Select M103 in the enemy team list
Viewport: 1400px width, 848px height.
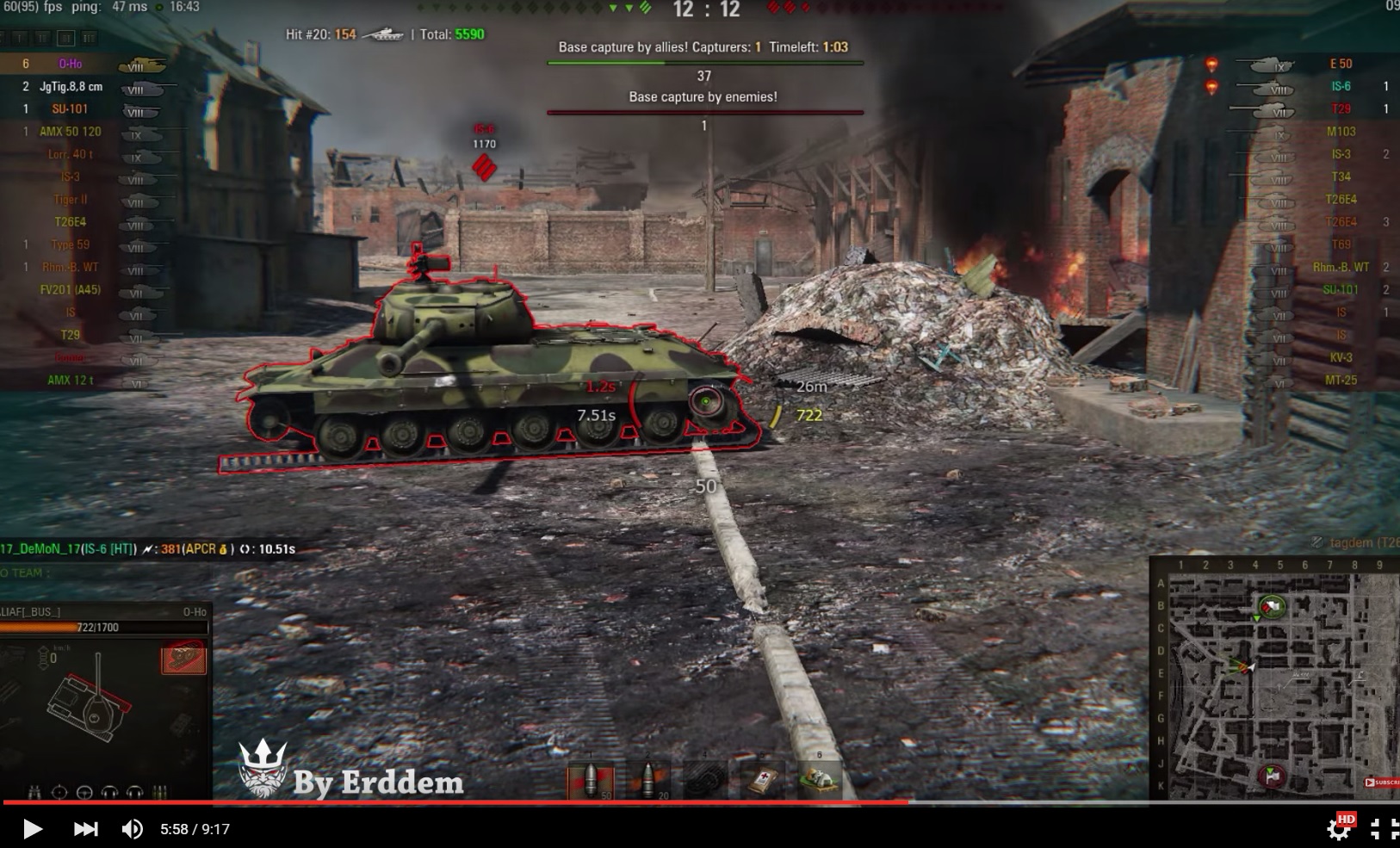coord(1340,132)
